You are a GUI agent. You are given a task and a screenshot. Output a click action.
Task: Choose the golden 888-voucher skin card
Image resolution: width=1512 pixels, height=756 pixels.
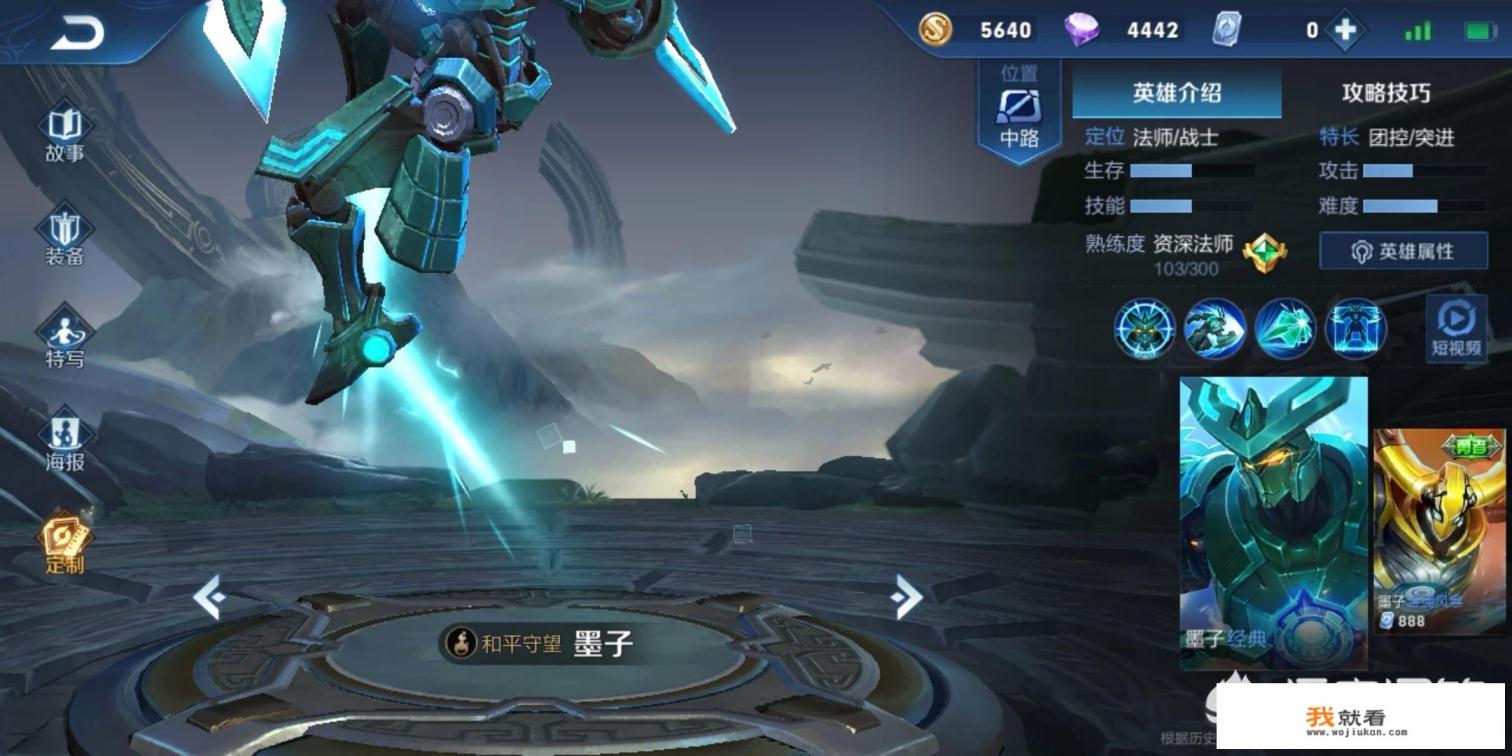tap(1438, 532)
